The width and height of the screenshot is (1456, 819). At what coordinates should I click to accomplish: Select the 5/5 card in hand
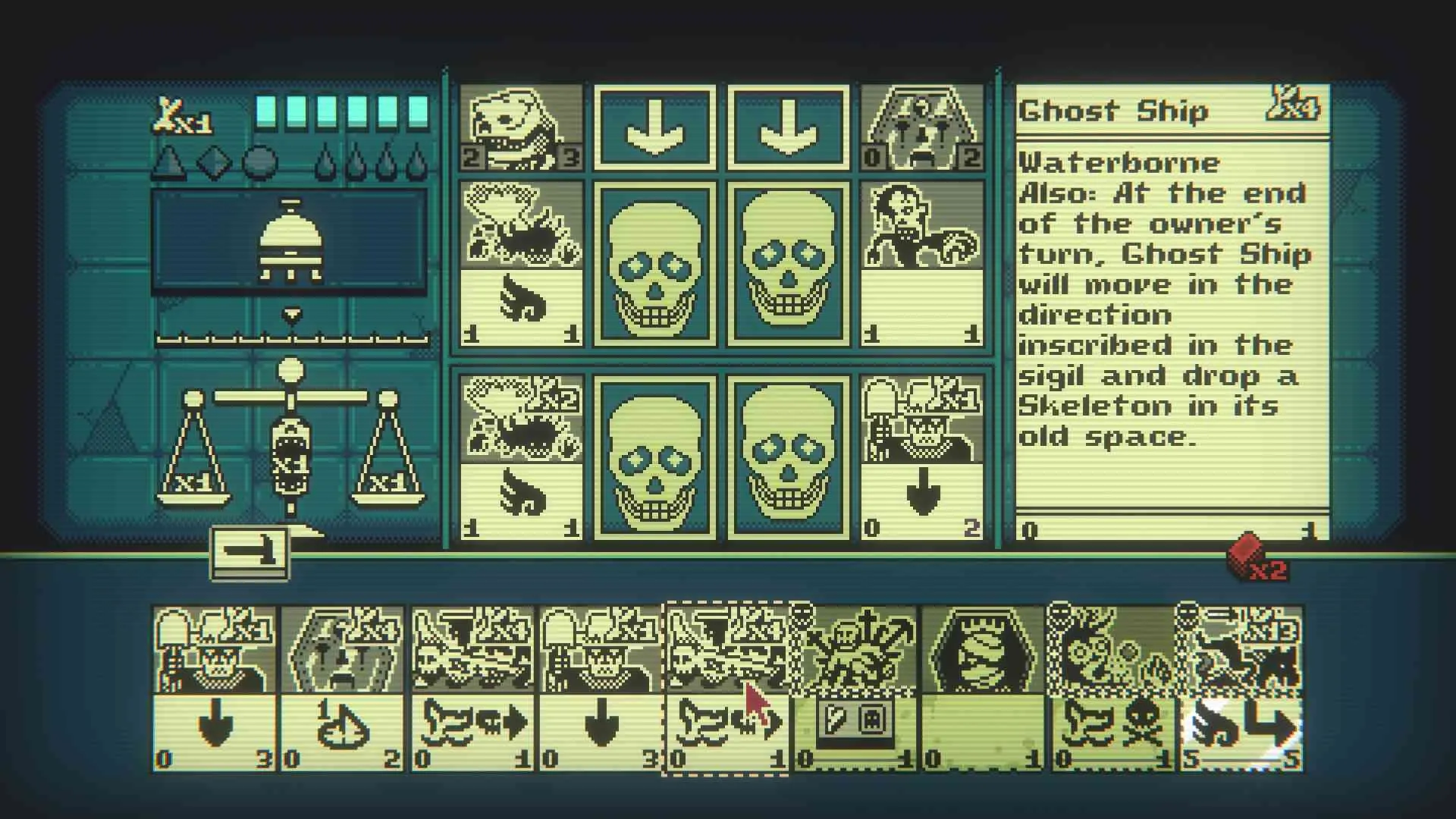click(1241, 688)
